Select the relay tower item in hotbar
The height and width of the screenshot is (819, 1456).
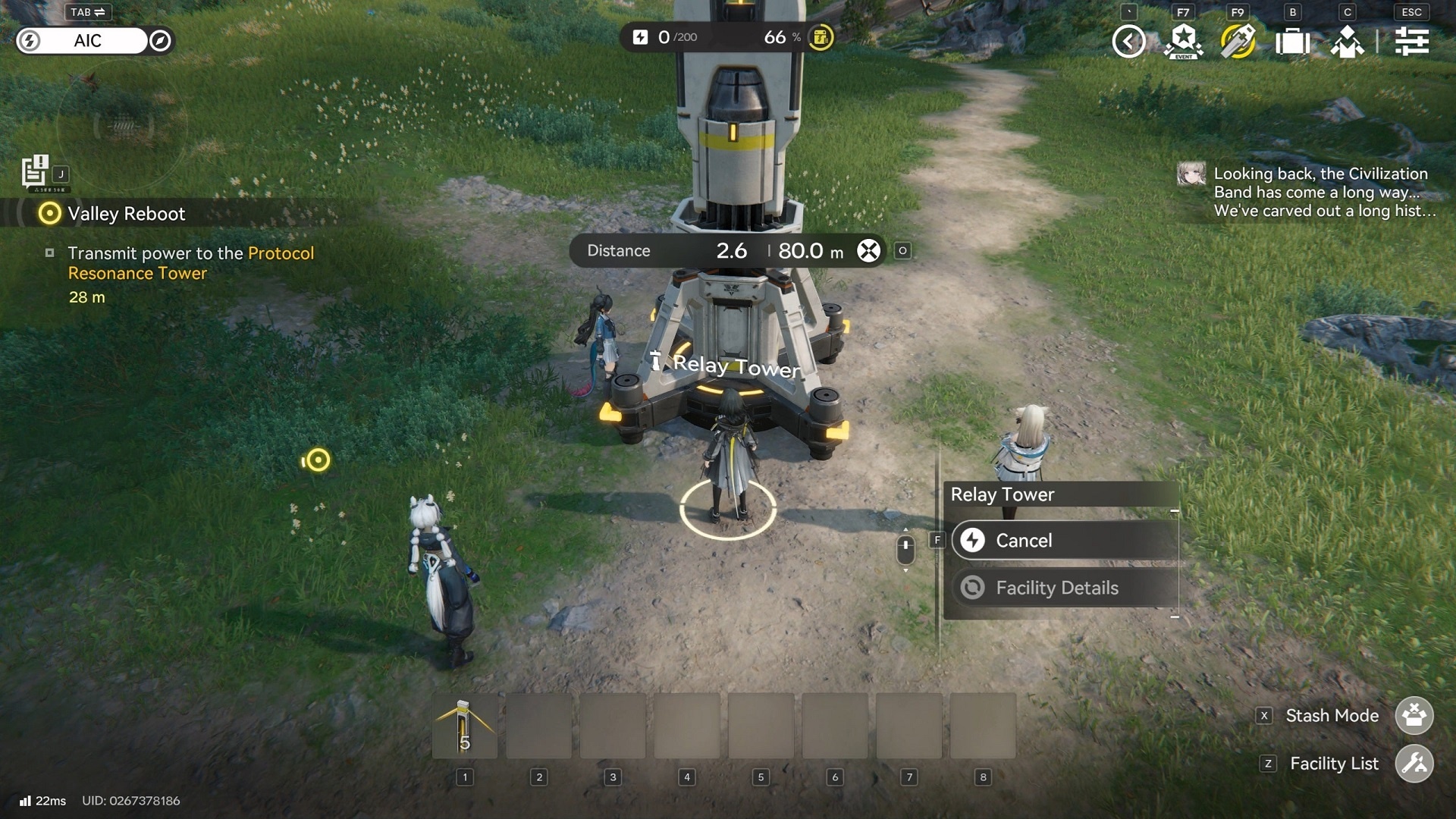tap(465, 726)
